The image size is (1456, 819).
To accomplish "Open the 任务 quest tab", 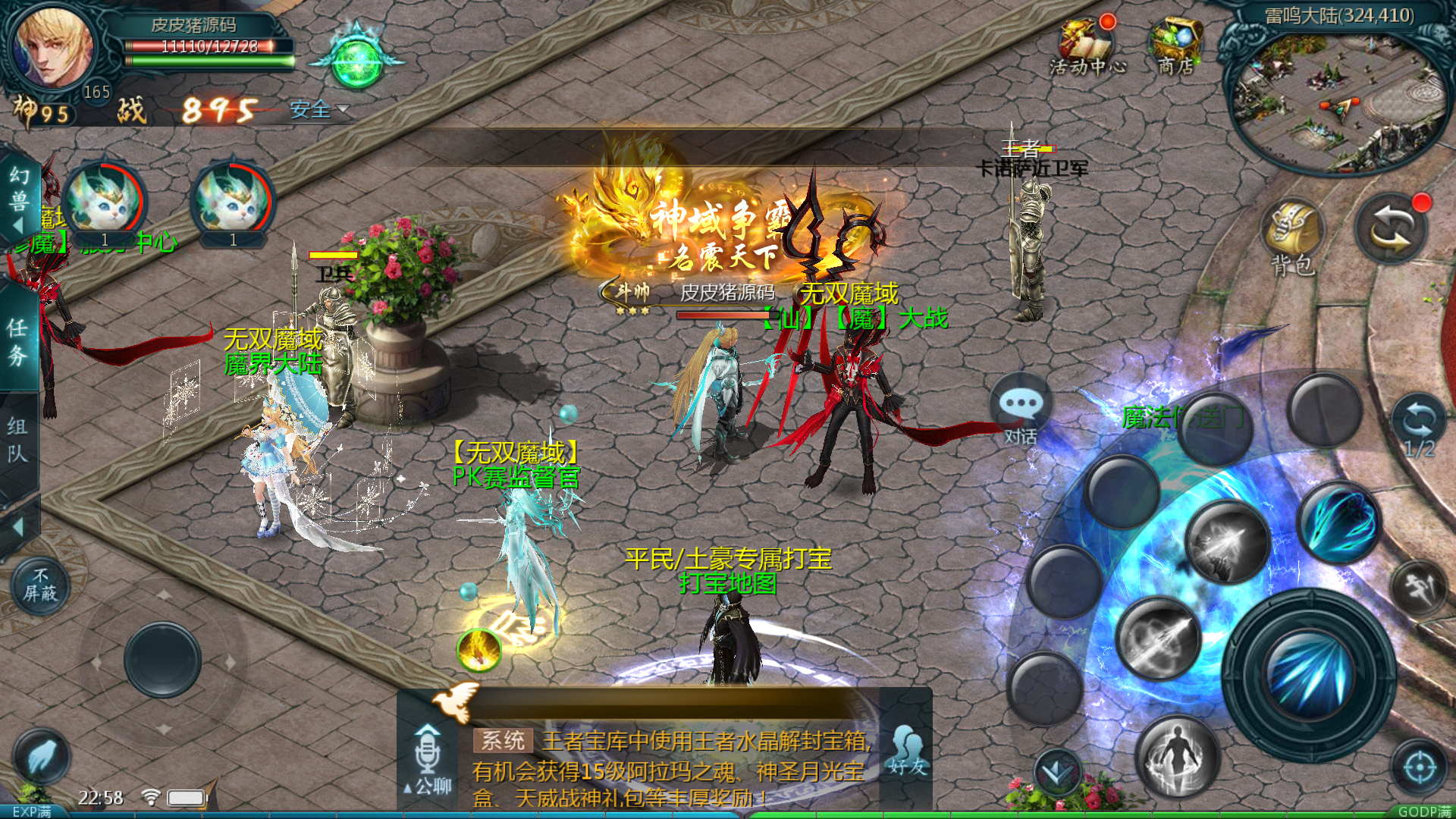I will tap(18, 341).
